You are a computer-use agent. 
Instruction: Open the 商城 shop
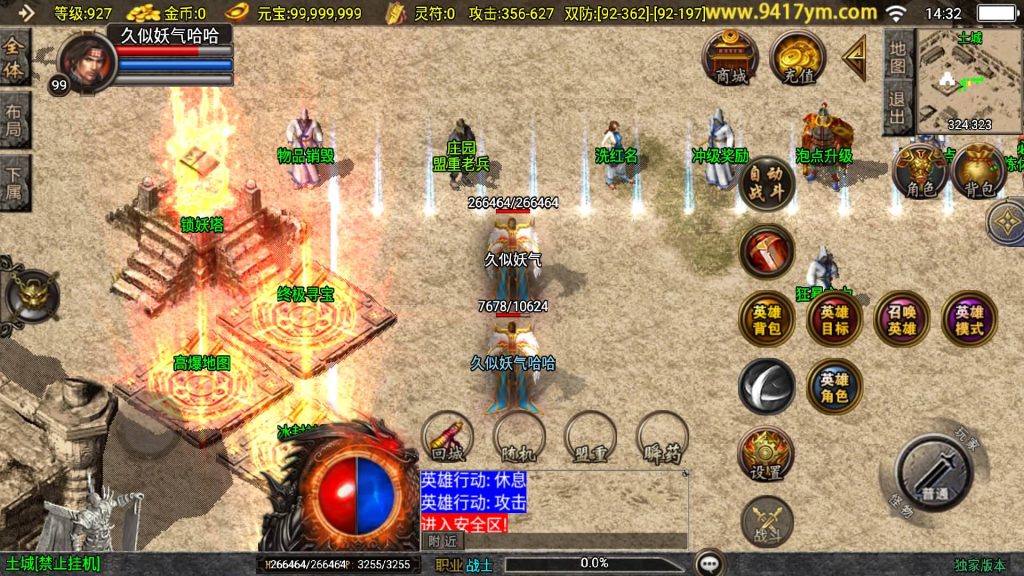(730, 57)
